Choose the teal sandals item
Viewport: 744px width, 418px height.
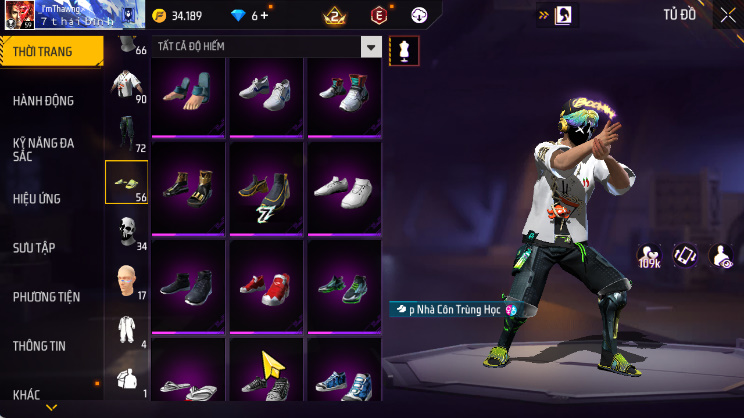click(189, 94)
